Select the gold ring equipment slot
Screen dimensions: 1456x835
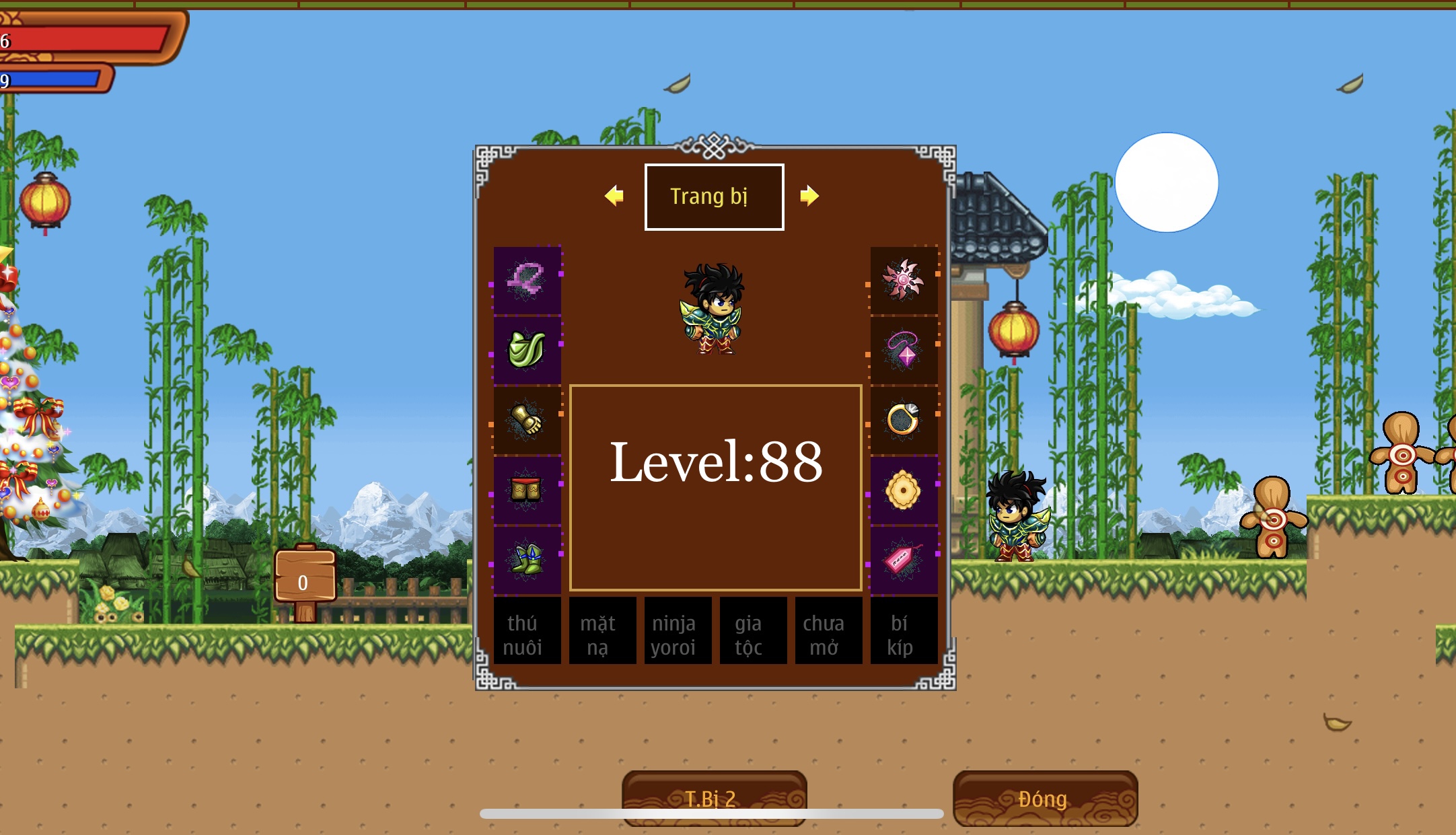(904, 420)
